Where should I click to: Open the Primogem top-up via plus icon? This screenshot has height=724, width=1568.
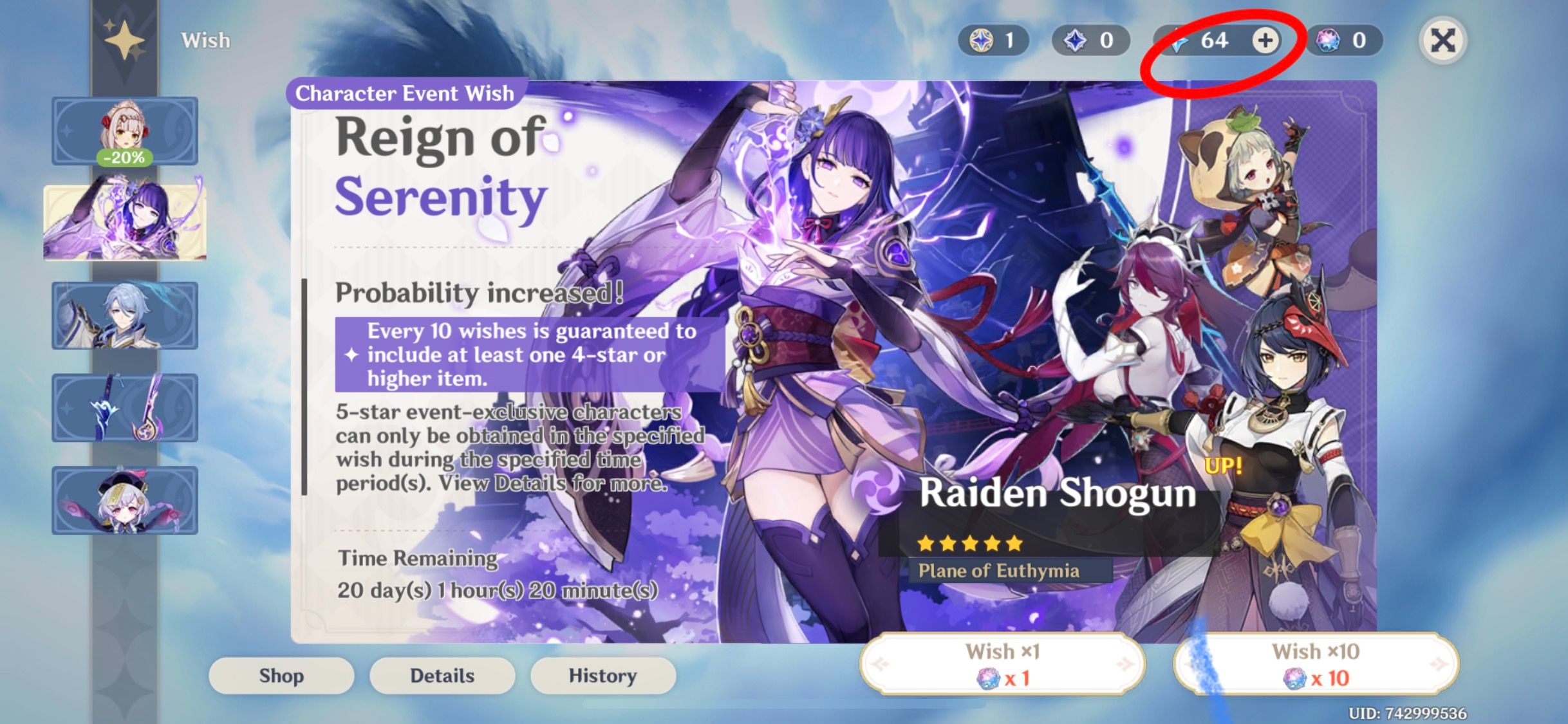(x=1266, y=41)
